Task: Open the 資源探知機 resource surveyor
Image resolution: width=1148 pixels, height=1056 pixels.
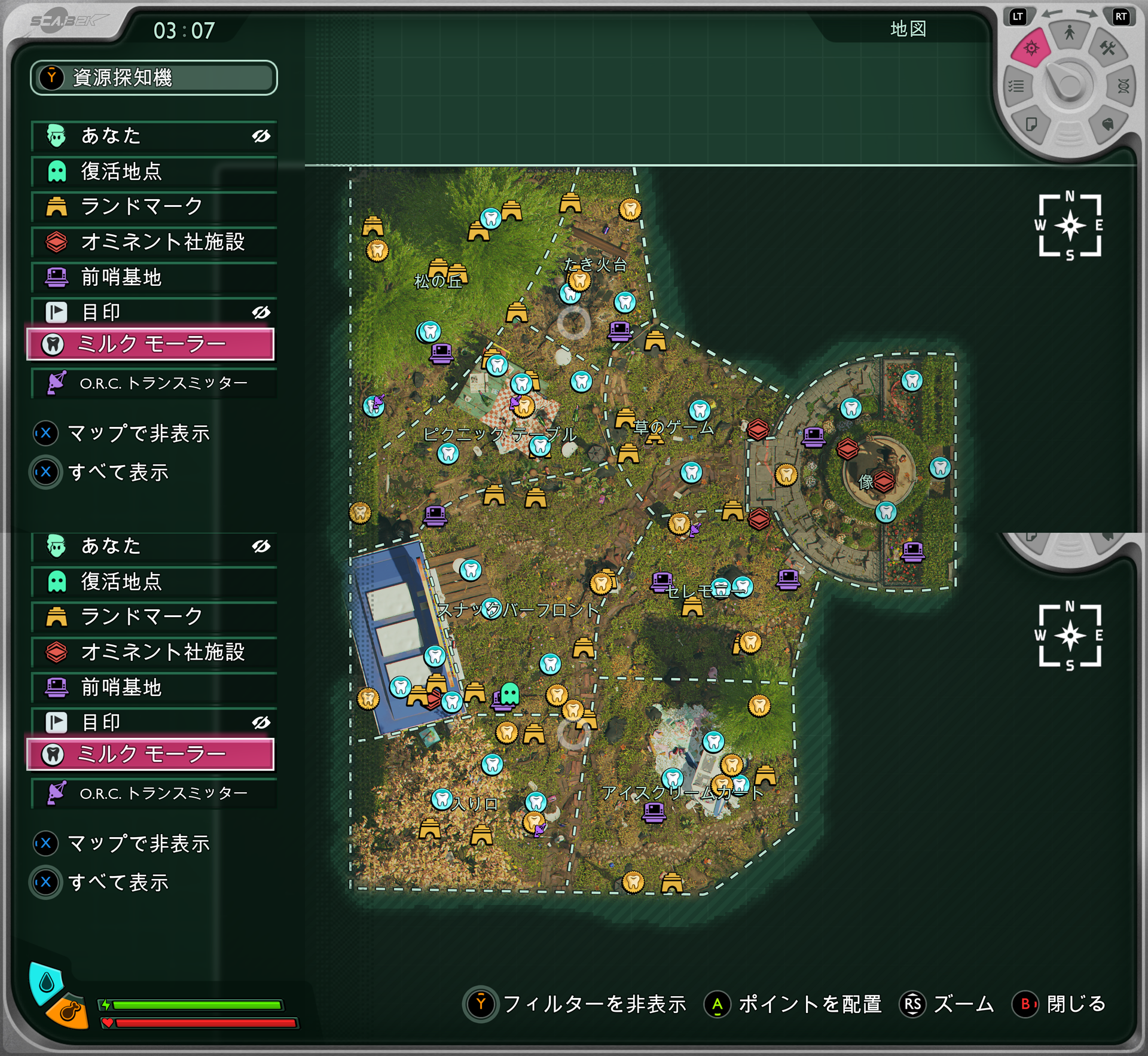Action: click(x=154, y=78)
